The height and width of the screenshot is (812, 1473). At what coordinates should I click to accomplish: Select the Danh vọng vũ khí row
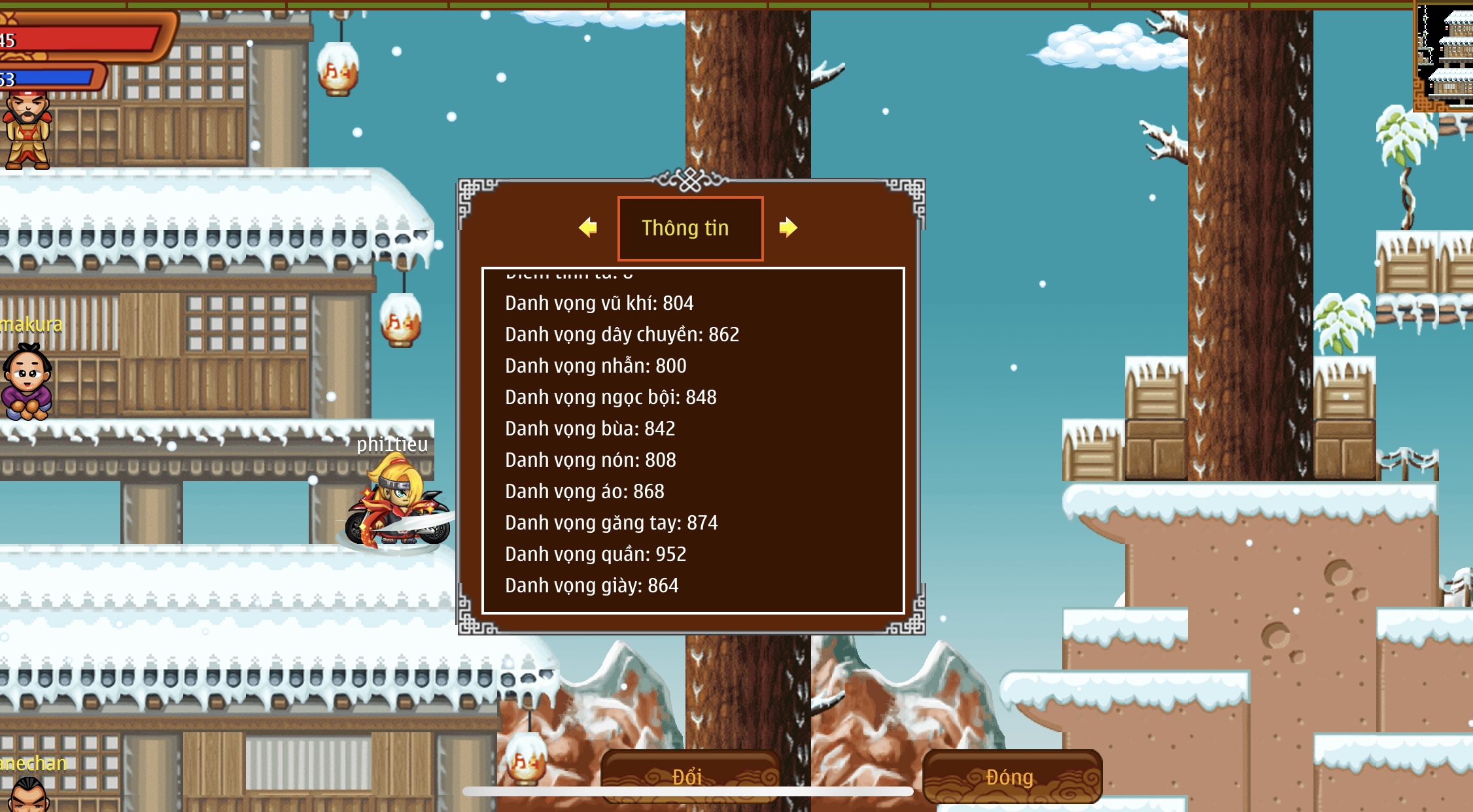(599, 303)
